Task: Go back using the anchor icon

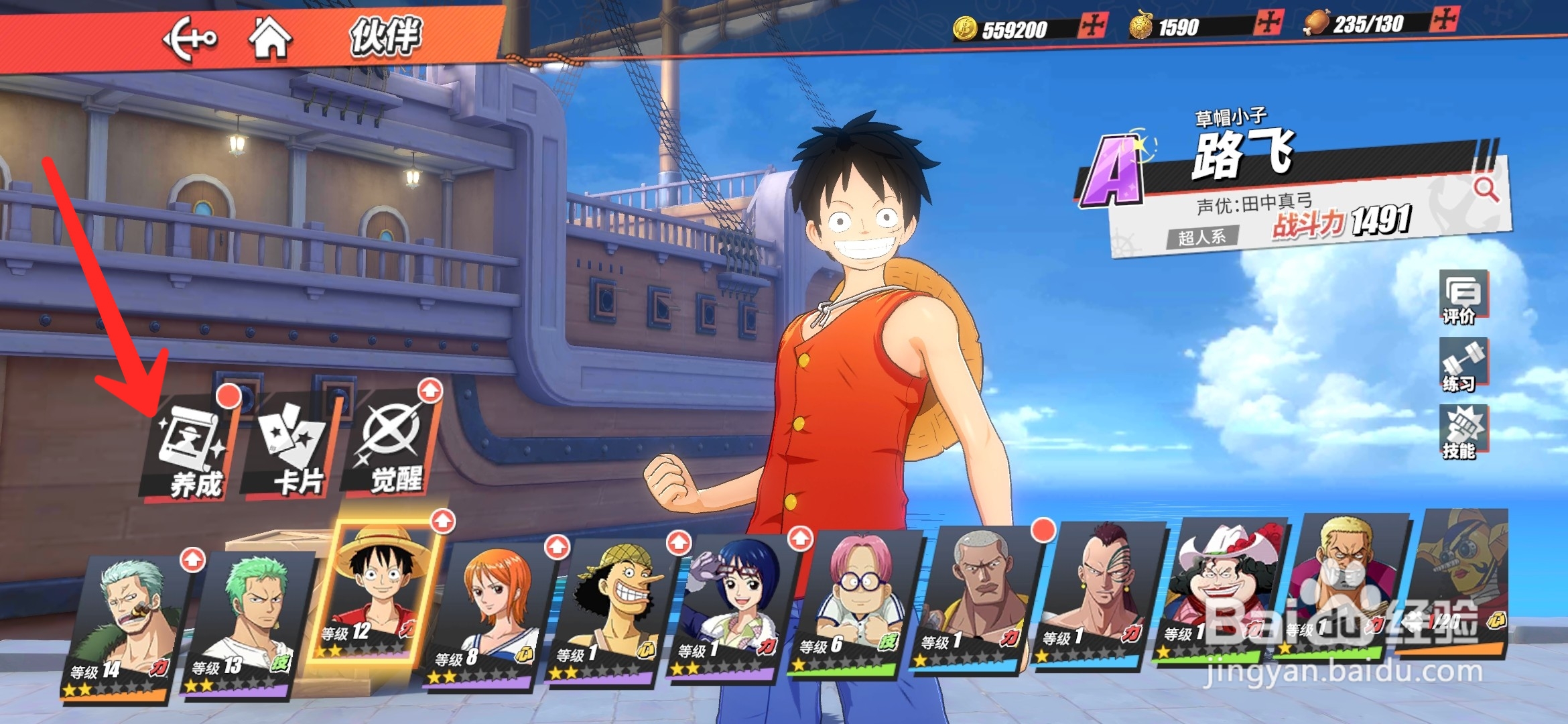Action: pos(190,39)
